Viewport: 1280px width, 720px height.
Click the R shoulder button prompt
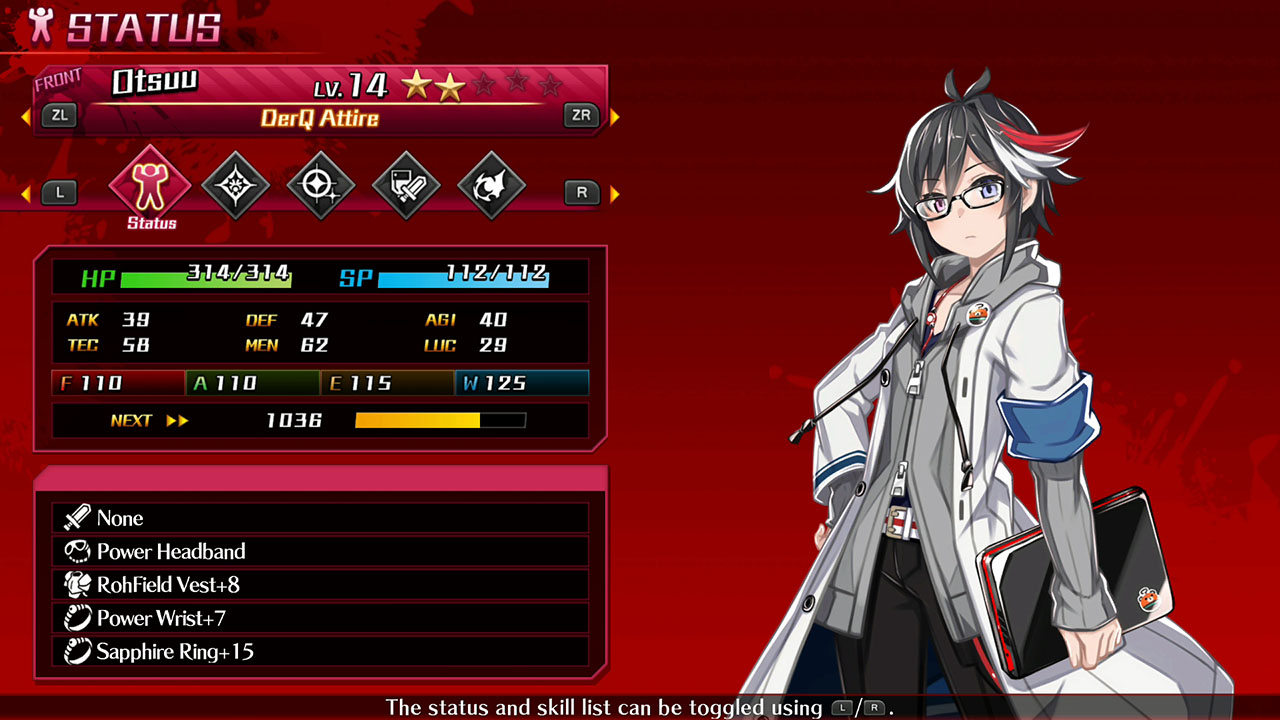pyautogui.click(x=581, y=192)
